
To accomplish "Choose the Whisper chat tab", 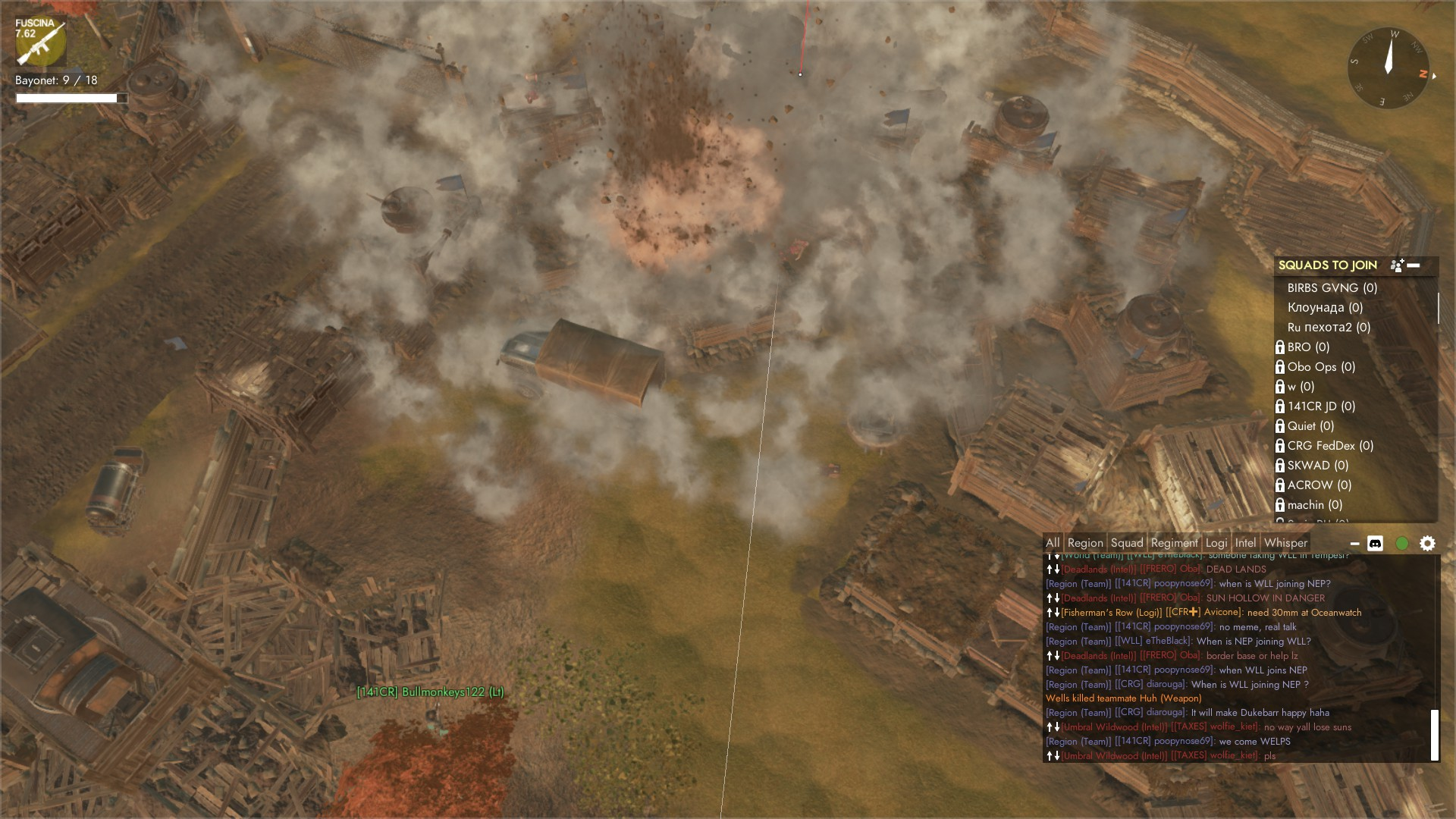I will pos(1285,543).
